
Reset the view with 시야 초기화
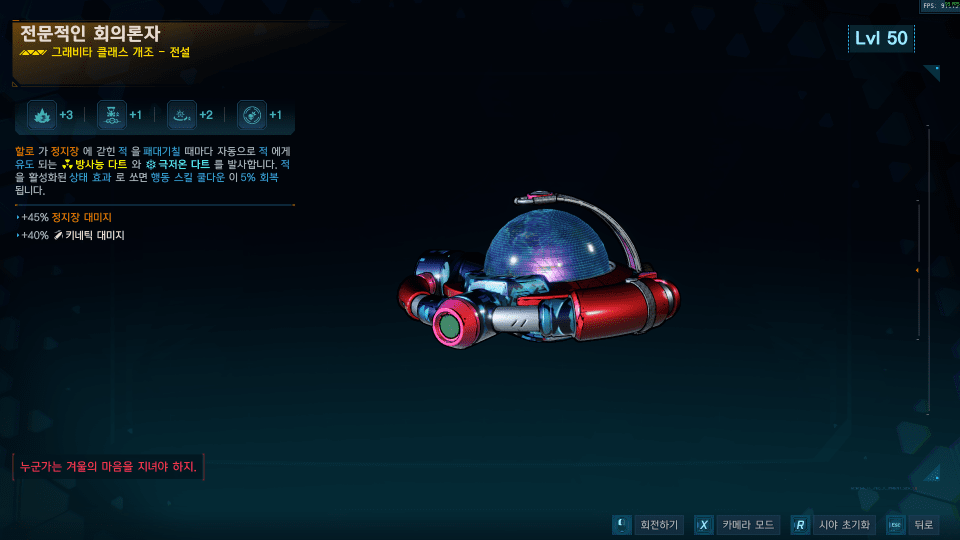click(833, 525)
